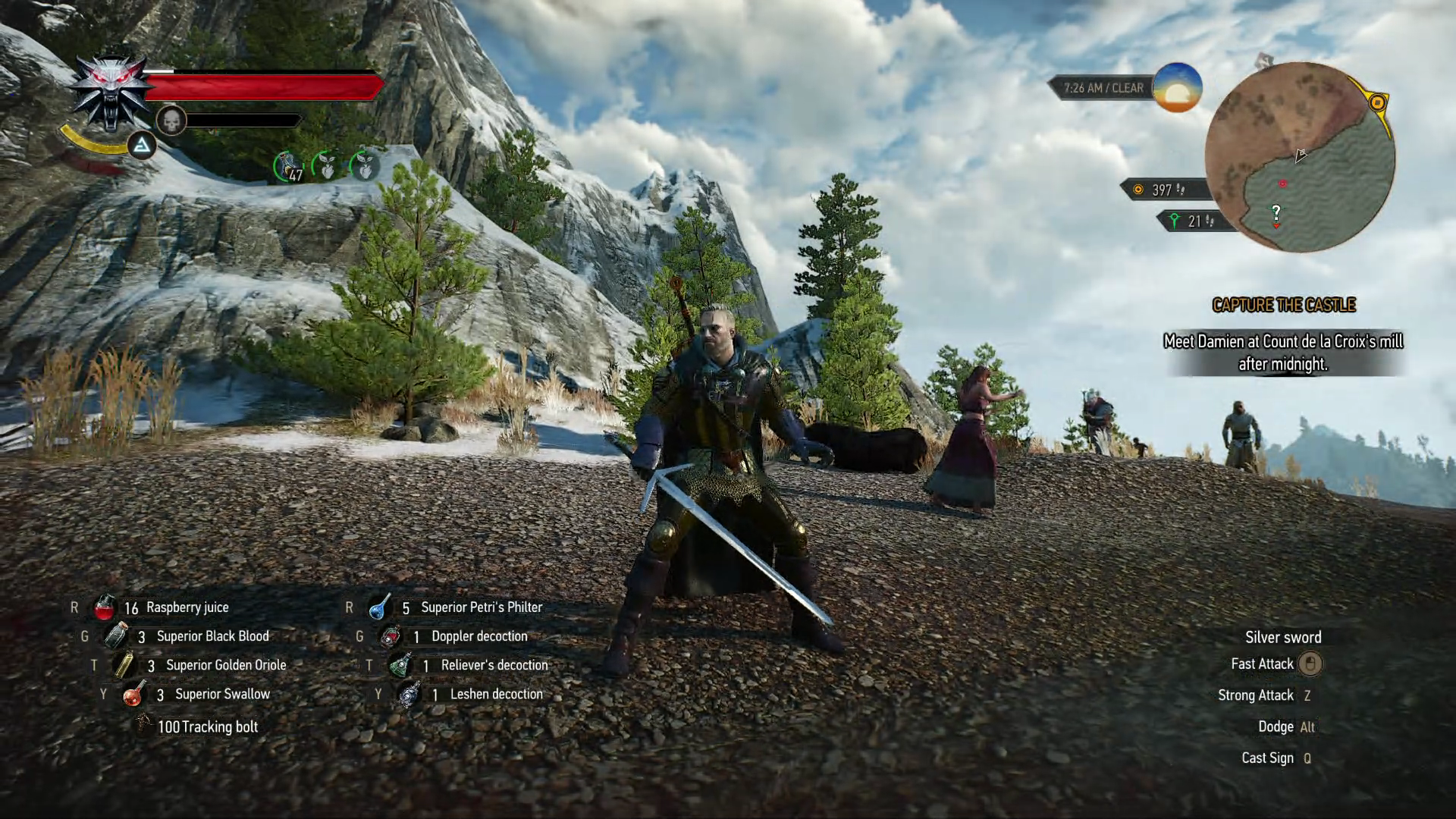1456x819 pixels.
Task: Click the skull toxicity icon
Action: pyautogui.click(x=171, y=121)
